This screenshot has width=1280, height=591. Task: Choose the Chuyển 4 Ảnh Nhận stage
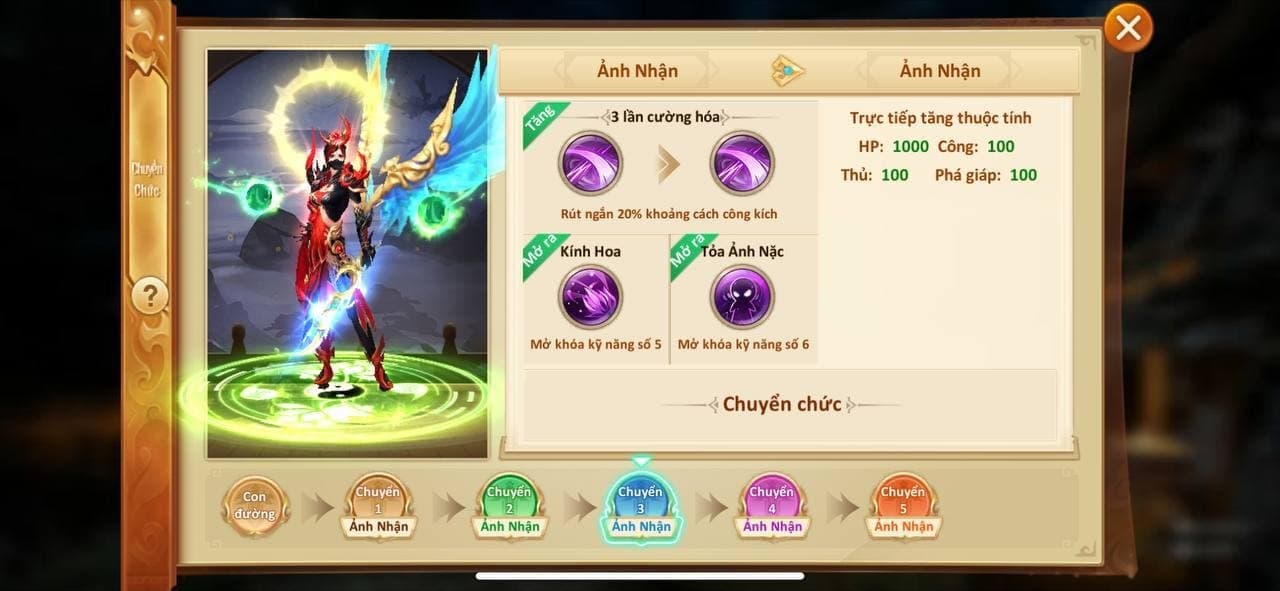click(x=772, y=505)
